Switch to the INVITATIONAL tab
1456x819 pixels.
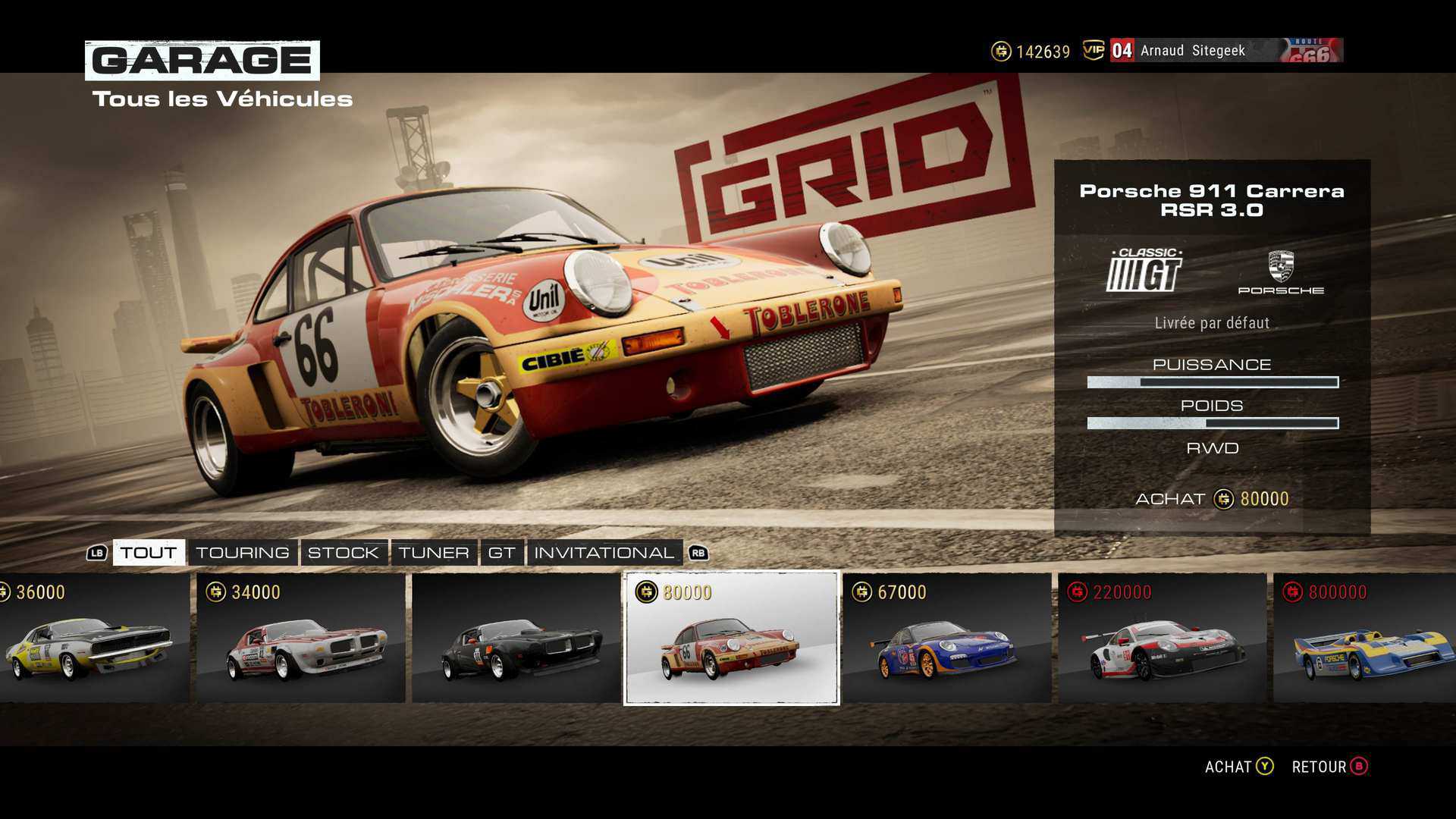click(x=604, y=553)
